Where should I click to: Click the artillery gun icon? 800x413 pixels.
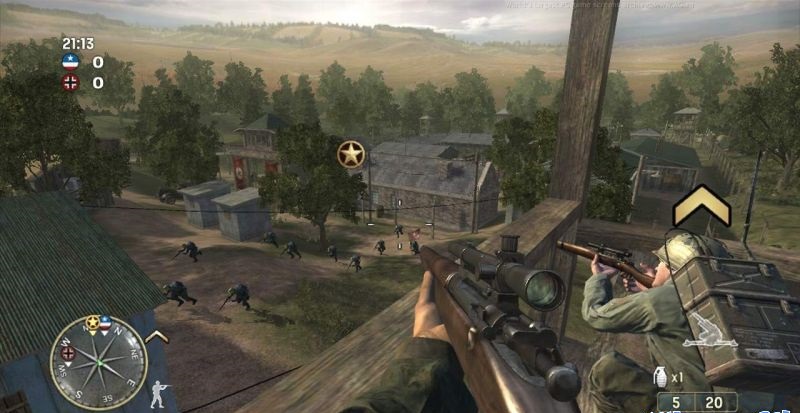tap(710, 336)
